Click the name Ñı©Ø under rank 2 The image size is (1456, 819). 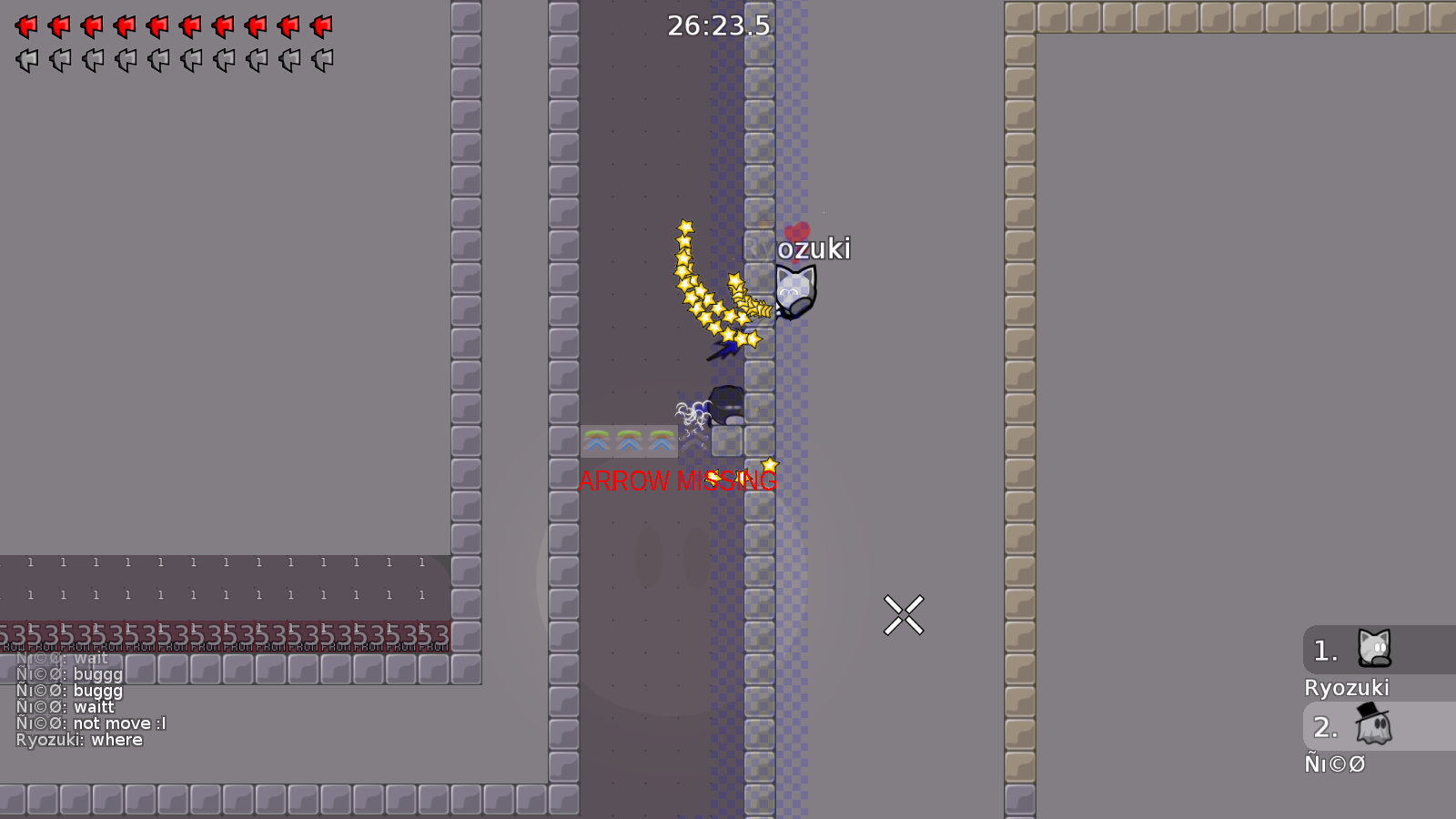(1336, 764)
